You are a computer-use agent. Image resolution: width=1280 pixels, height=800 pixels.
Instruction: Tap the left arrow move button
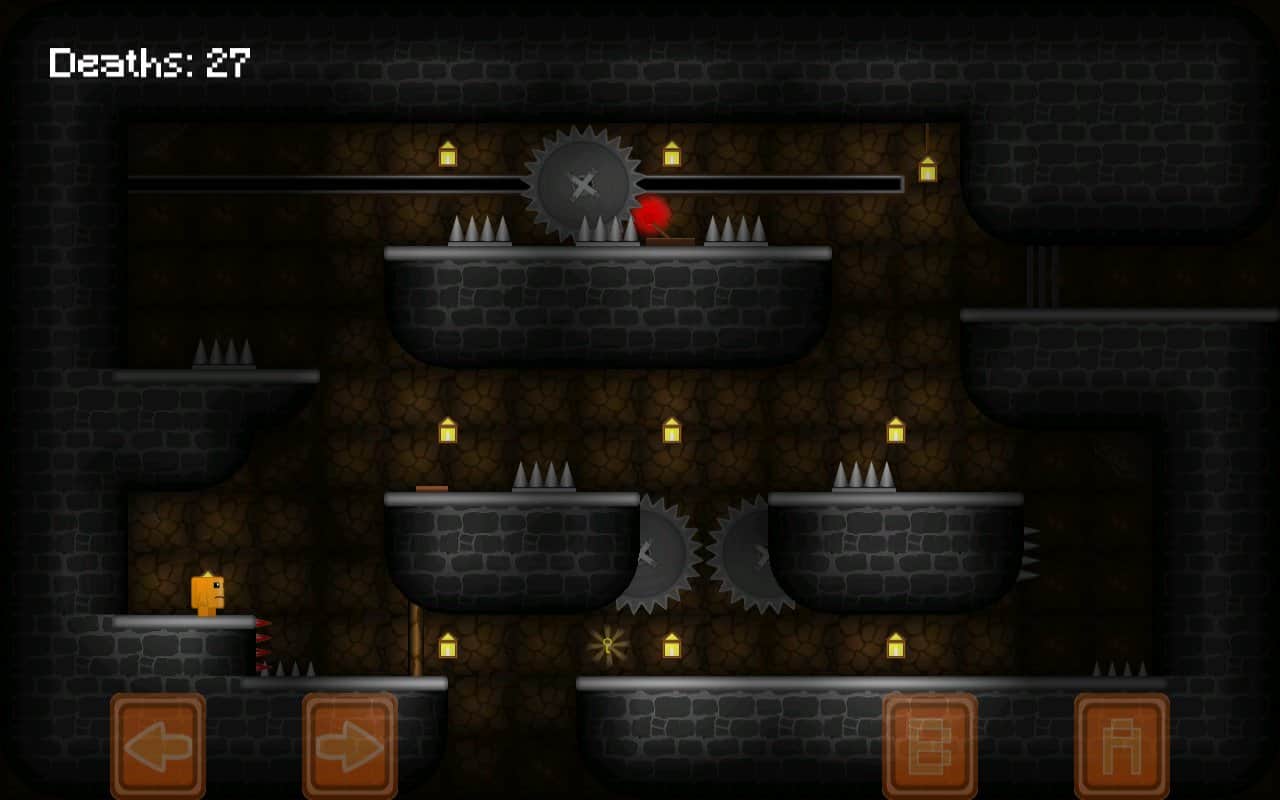[x=158, y=746]
